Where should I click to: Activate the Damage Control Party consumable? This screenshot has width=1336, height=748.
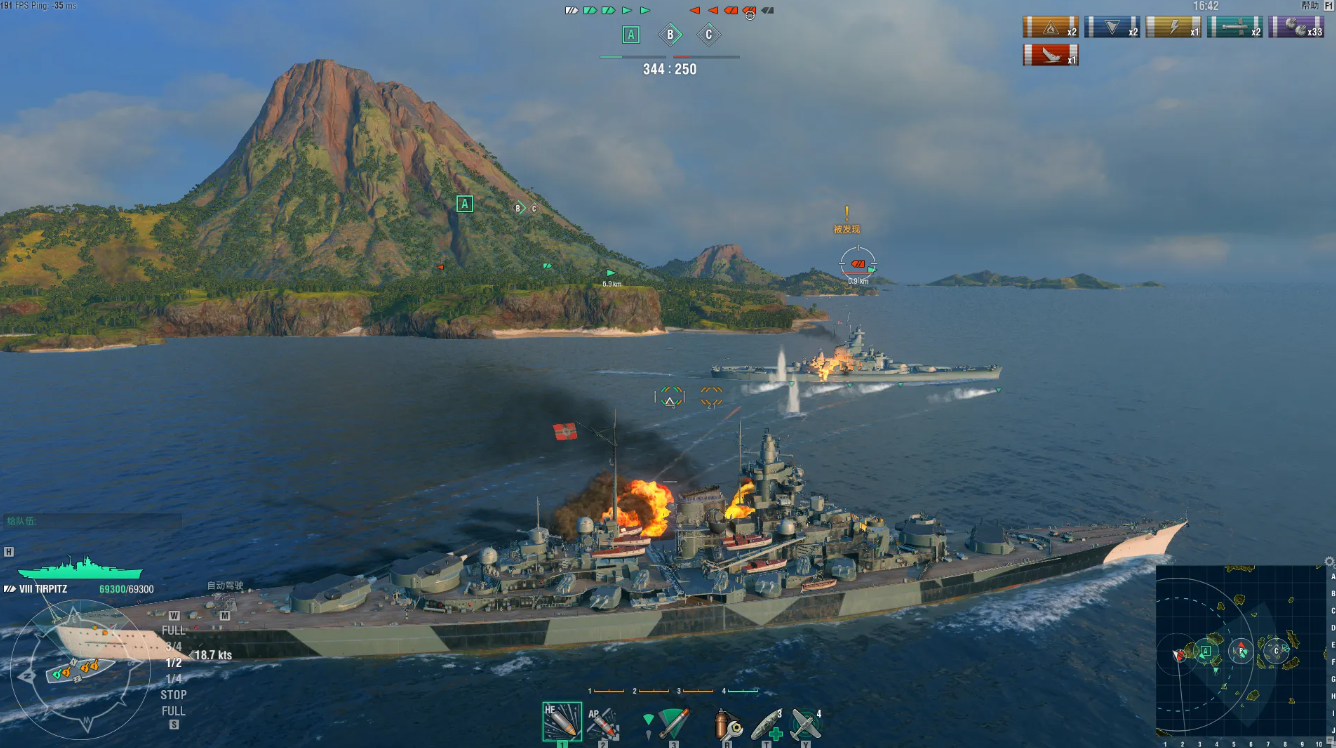pyautogui.click(x=728, y=723)
